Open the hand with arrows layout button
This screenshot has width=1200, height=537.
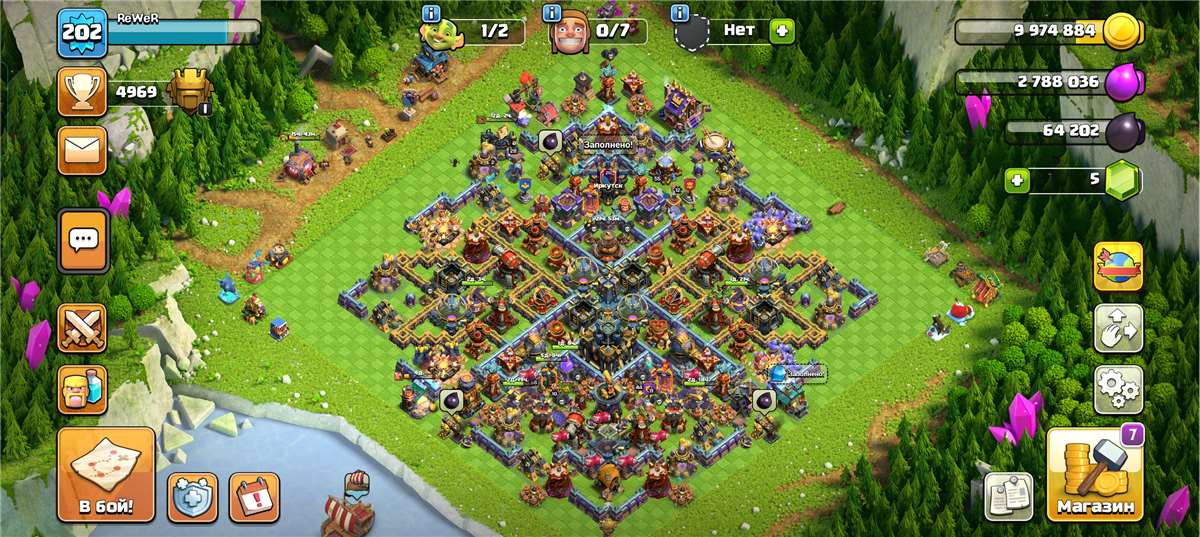click(x=1118, y=329)
